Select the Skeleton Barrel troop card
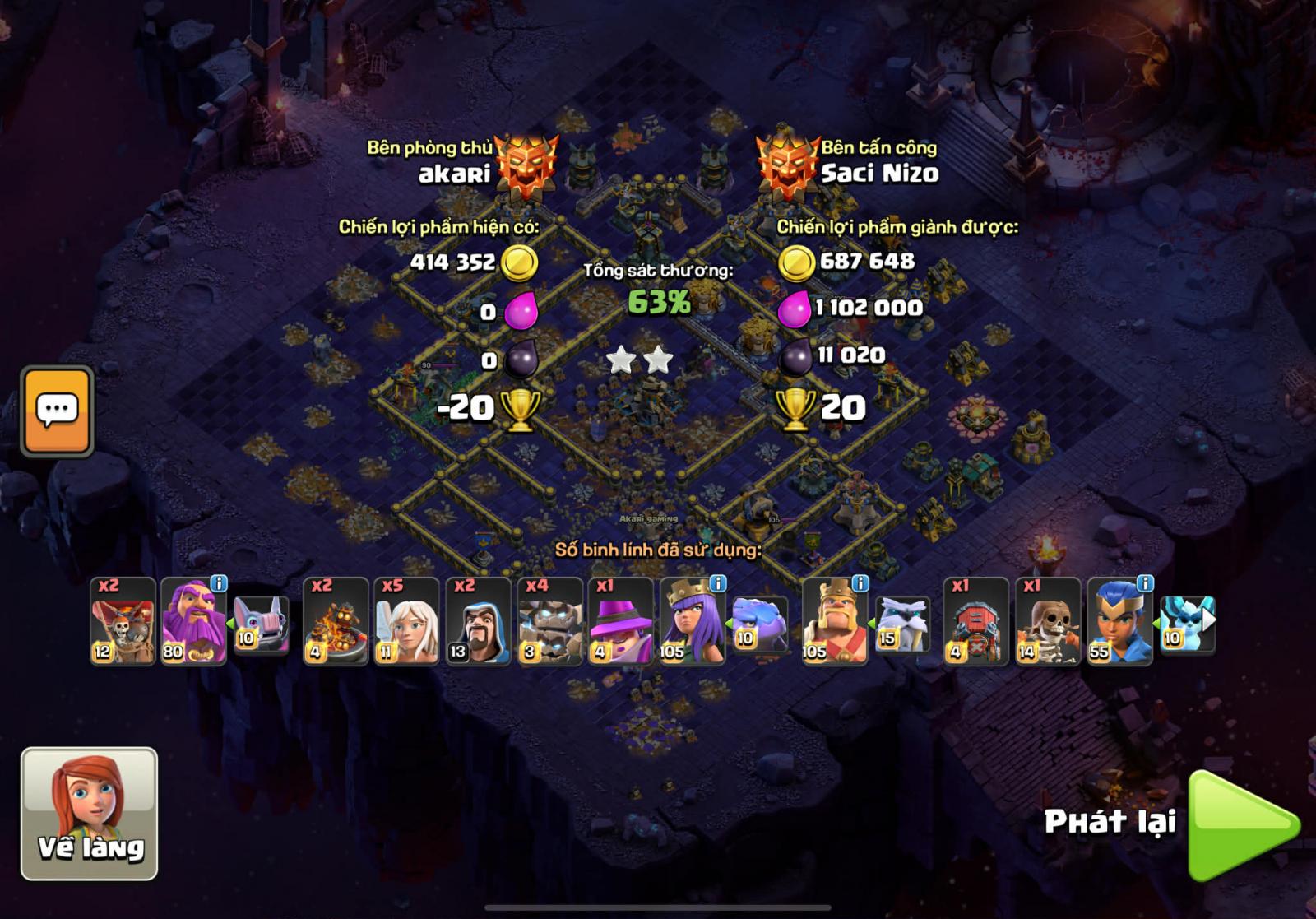 click(123, 621)
